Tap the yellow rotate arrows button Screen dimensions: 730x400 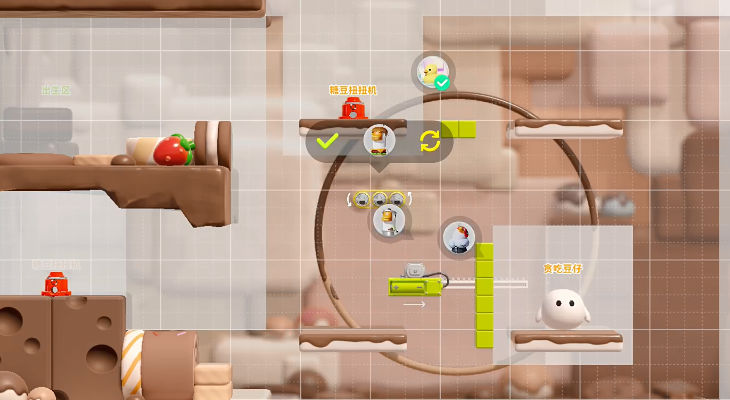point(430,141)
